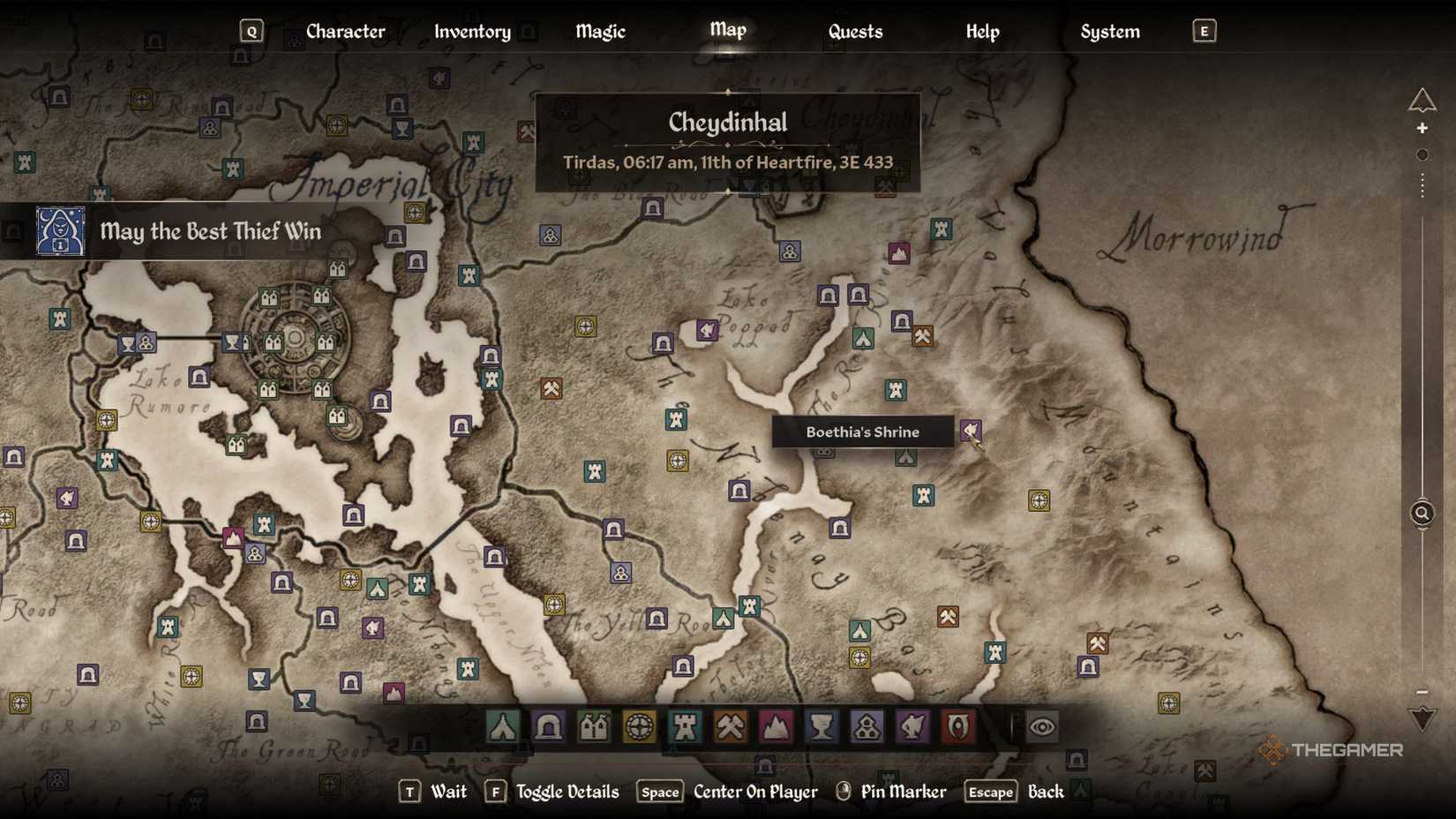This screenshot has height=819, width=1456.
Task: Open the Map tab
Action: point(727,31)
